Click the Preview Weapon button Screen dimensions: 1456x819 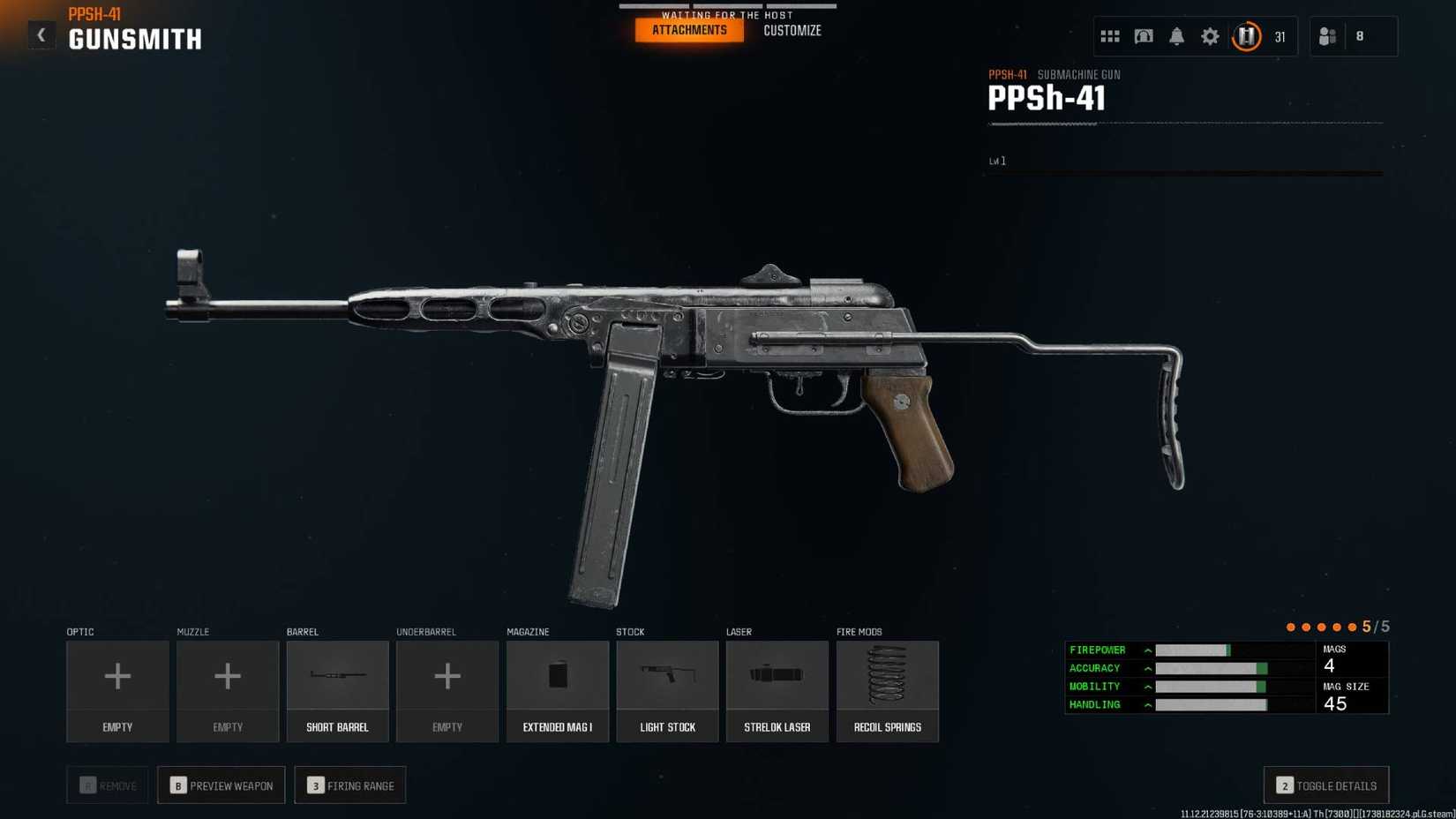click(221, 785)
